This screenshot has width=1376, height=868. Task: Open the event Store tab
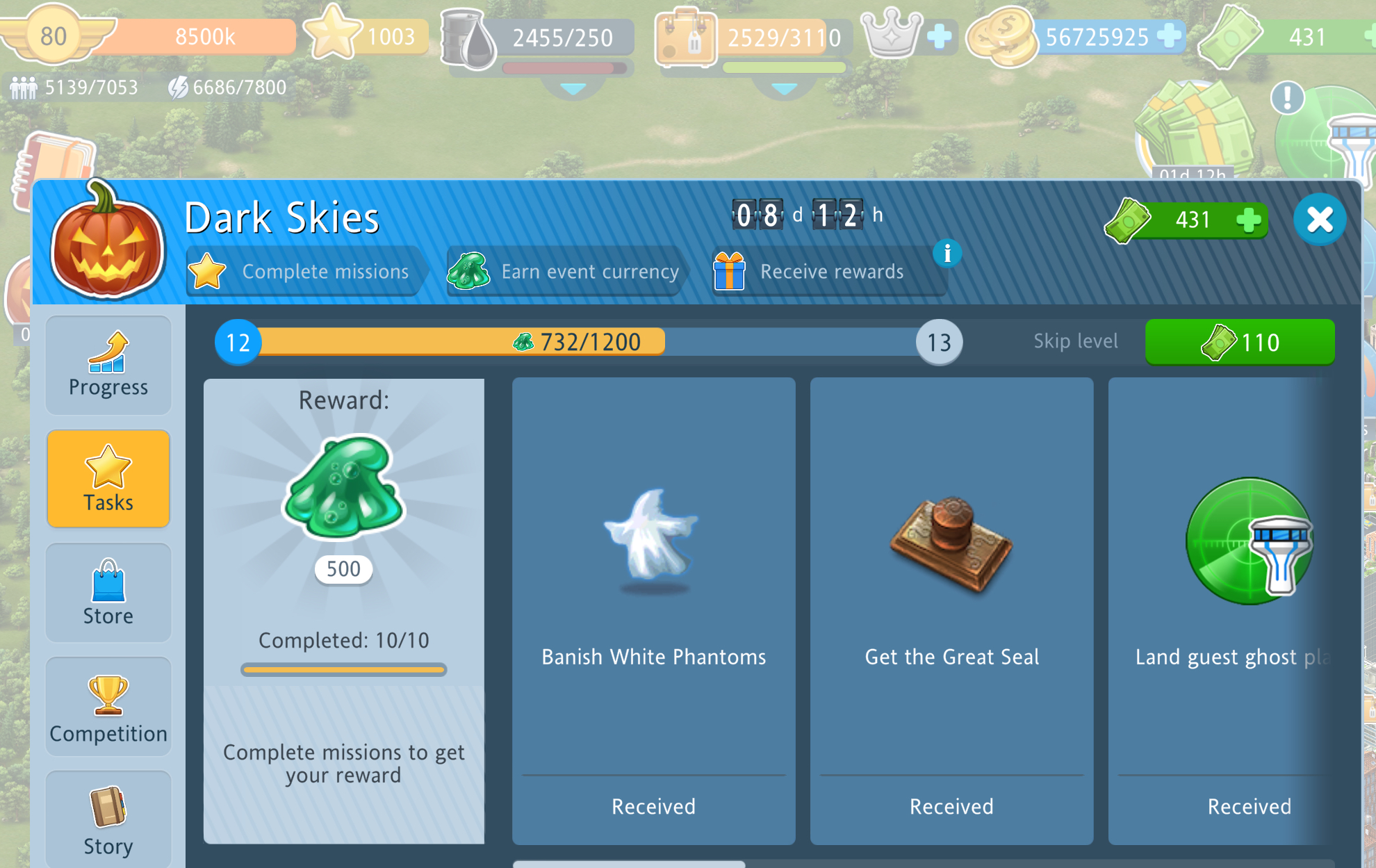click(x=108, y=593)
